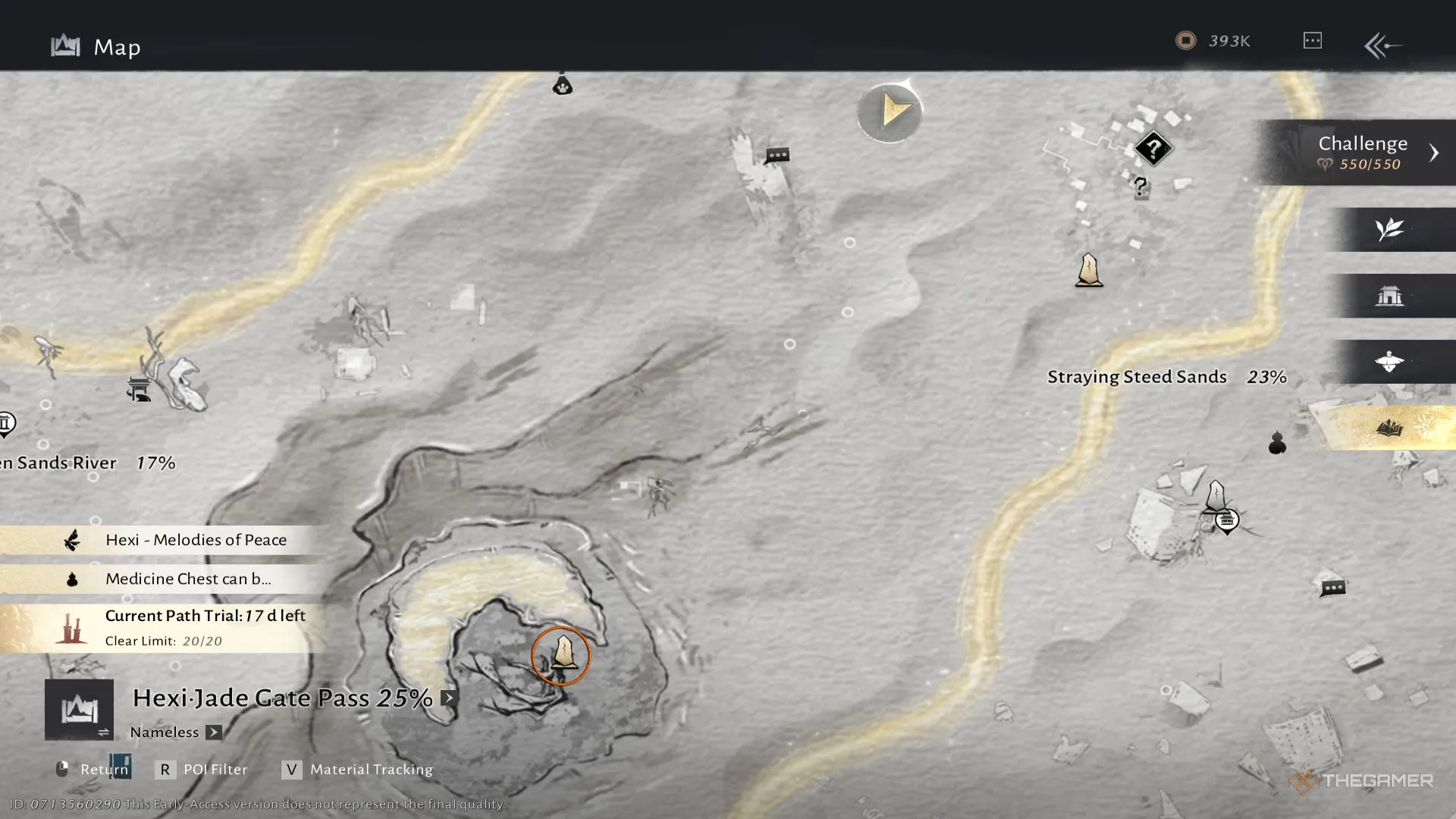Switch region using the map emblem button
The image size is (1456, 819).
click(79, 710)
